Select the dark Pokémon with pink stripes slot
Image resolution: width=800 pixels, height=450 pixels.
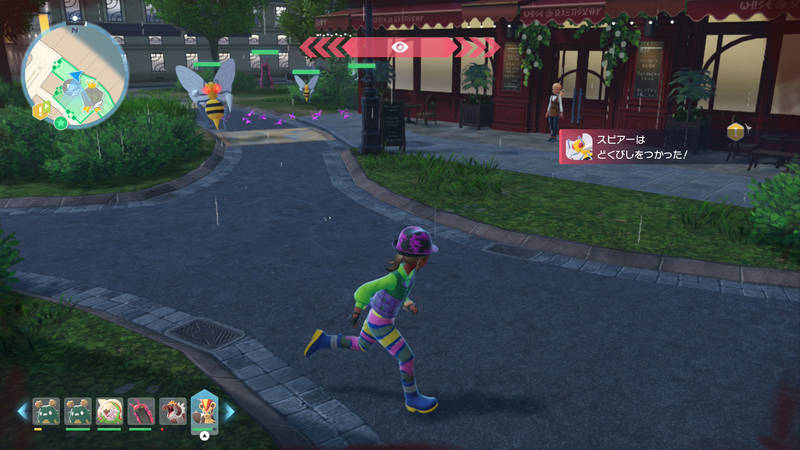pyautogui.click(x=140, y=410)
